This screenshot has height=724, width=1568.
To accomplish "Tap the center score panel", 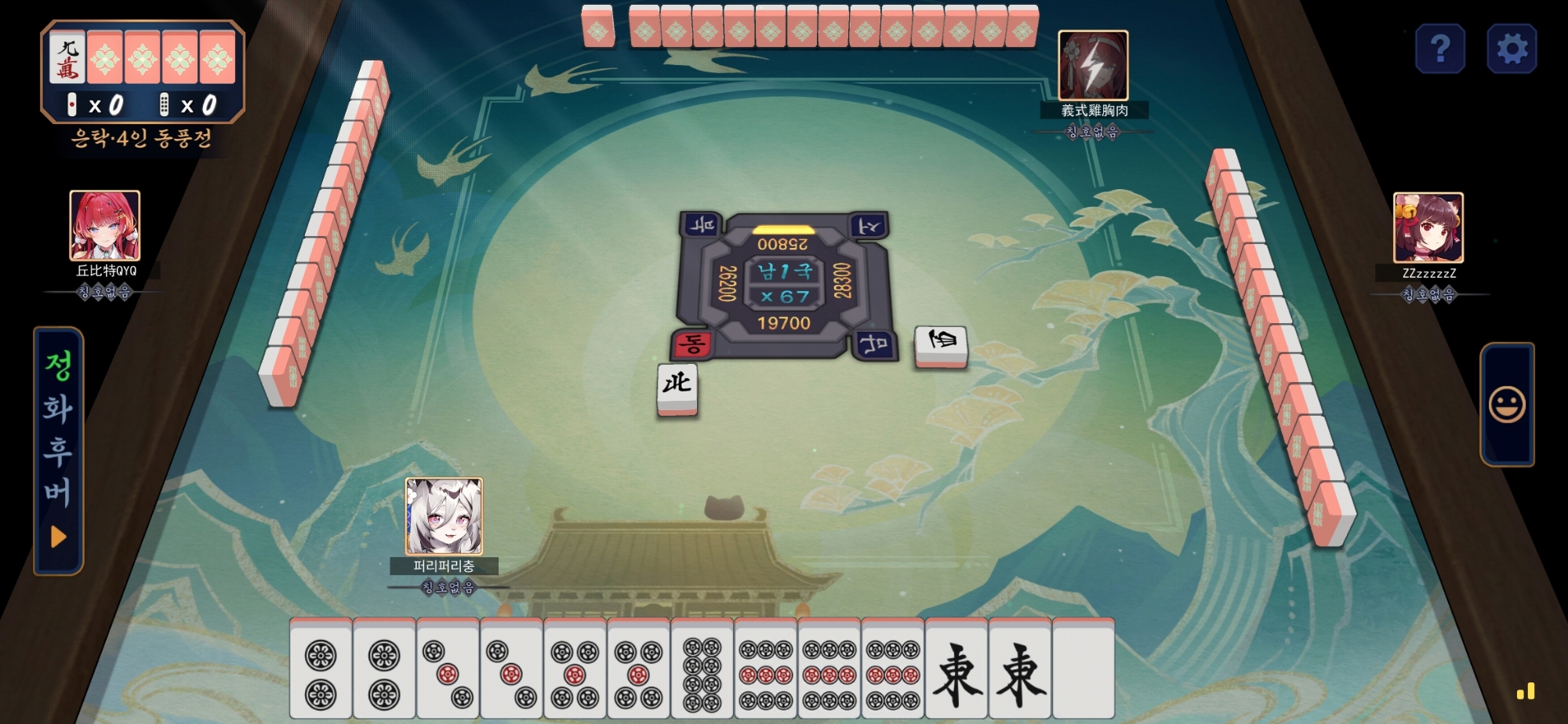I will [783, 284].
